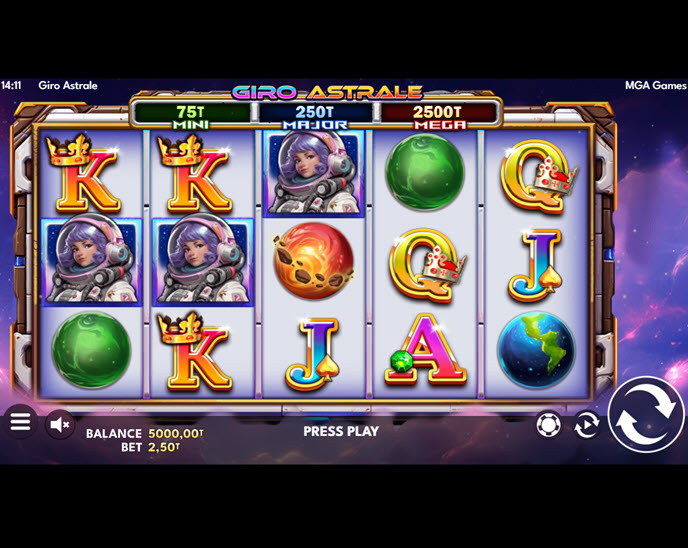Screen dimensions: 688x548
Task: Open bet settings with the chip icon
Action: (x=548, y=425)
